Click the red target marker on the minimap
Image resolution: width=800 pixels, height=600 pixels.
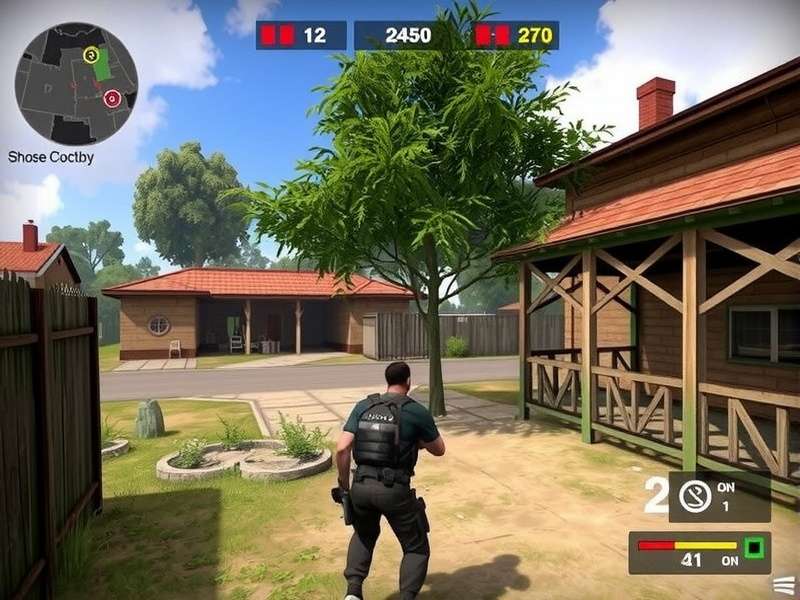point(112,98)
